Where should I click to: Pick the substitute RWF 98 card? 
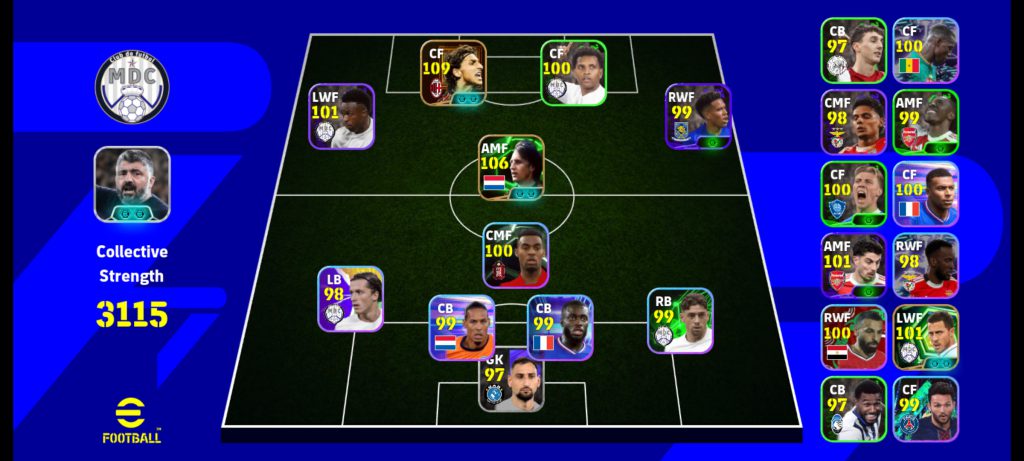tap(925, 266)
